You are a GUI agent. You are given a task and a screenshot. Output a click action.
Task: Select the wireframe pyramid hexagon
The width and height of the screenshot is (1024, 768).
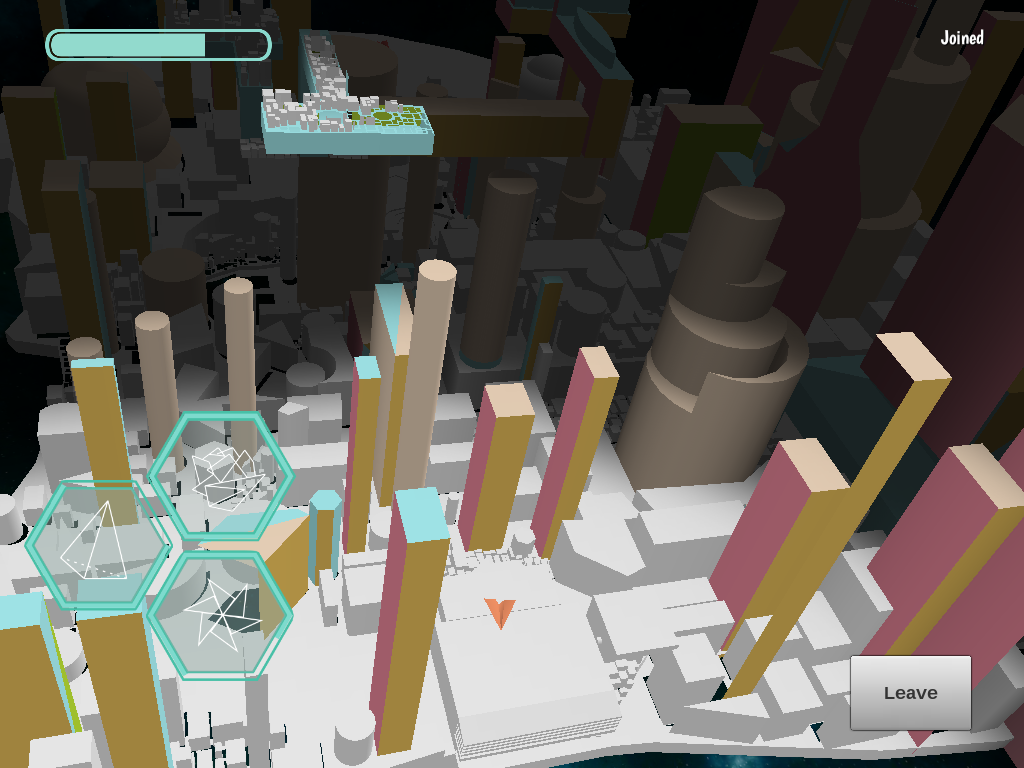[98, 545]
